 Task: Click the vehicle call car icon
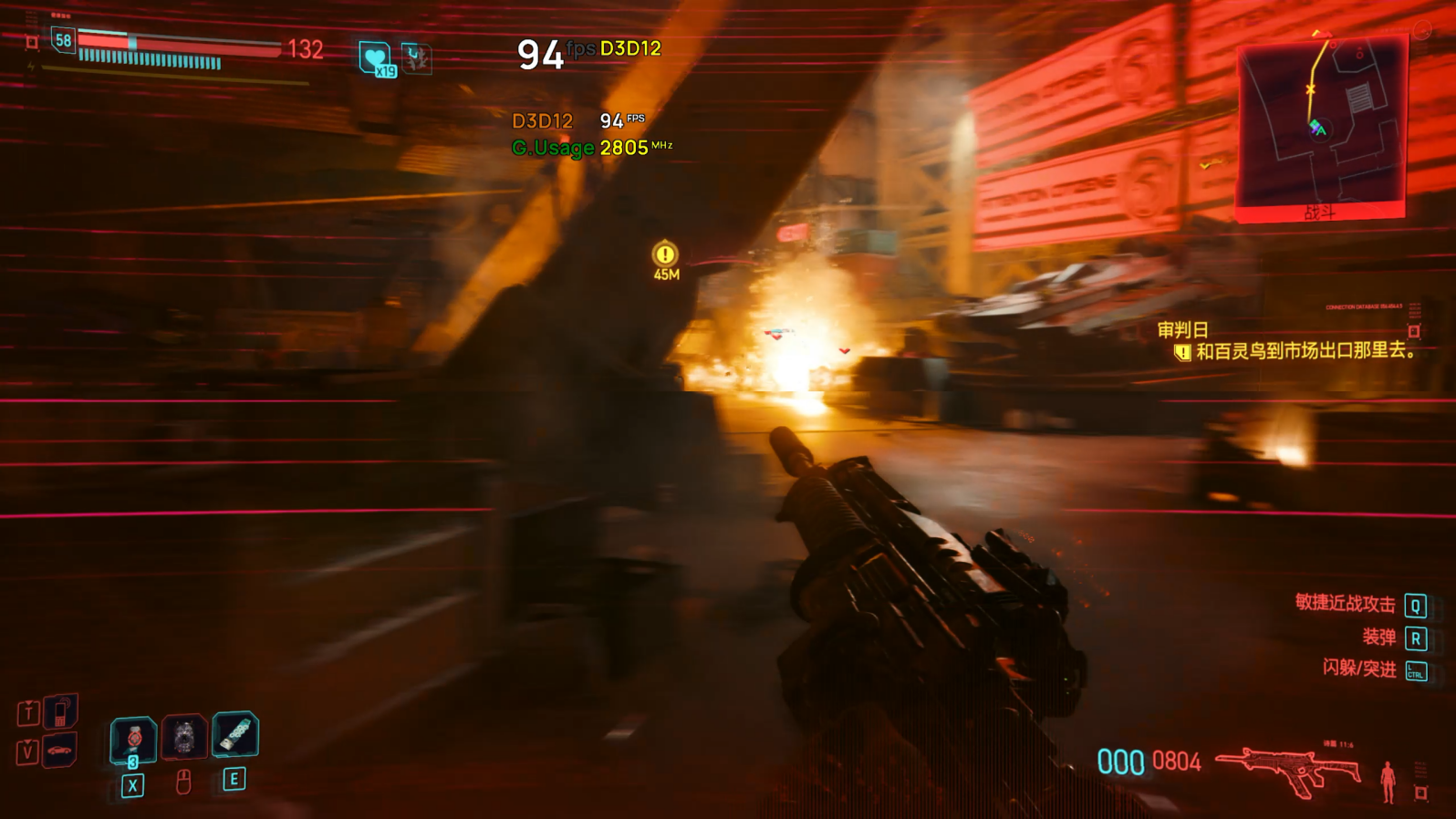[59, 751]
